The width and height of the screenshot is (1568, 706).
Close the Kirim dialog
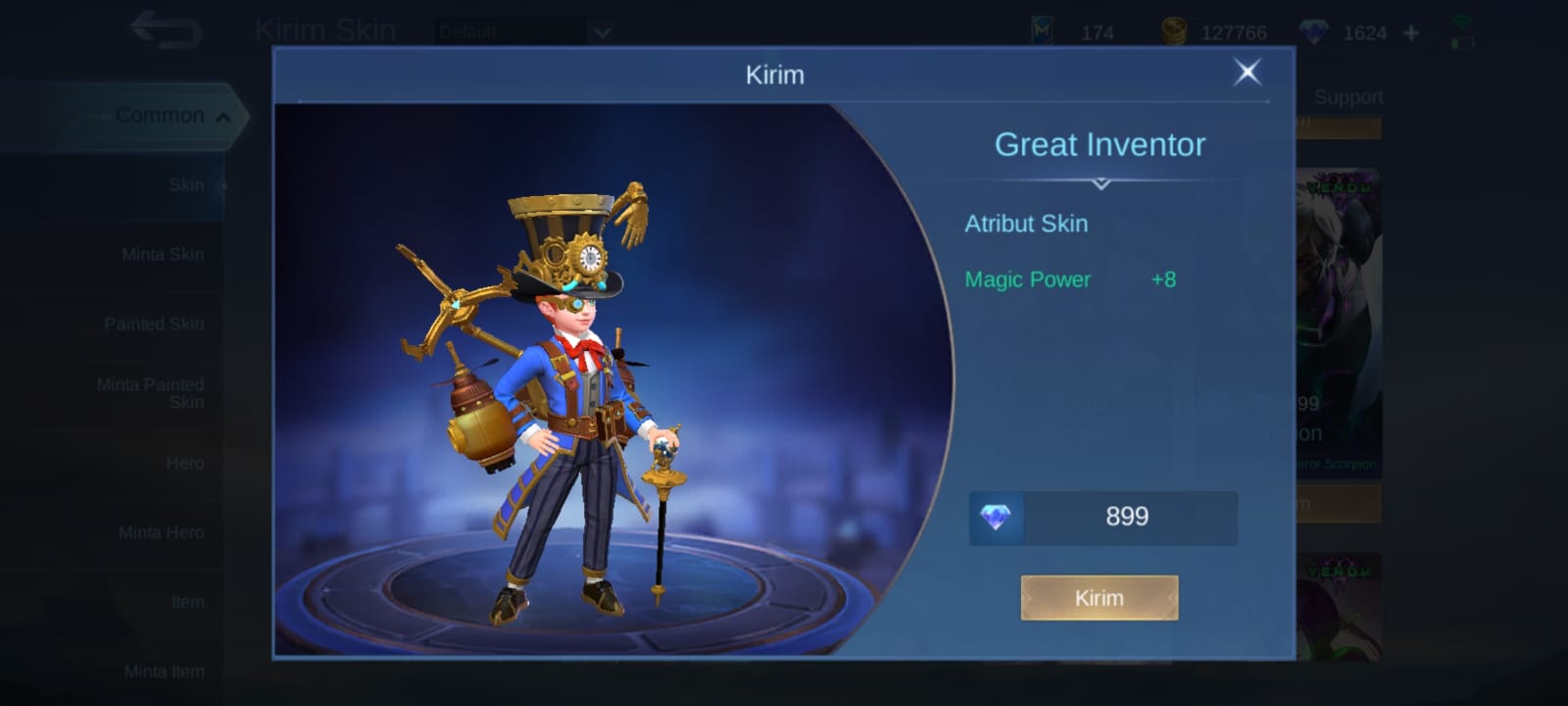pos(1246,74)
